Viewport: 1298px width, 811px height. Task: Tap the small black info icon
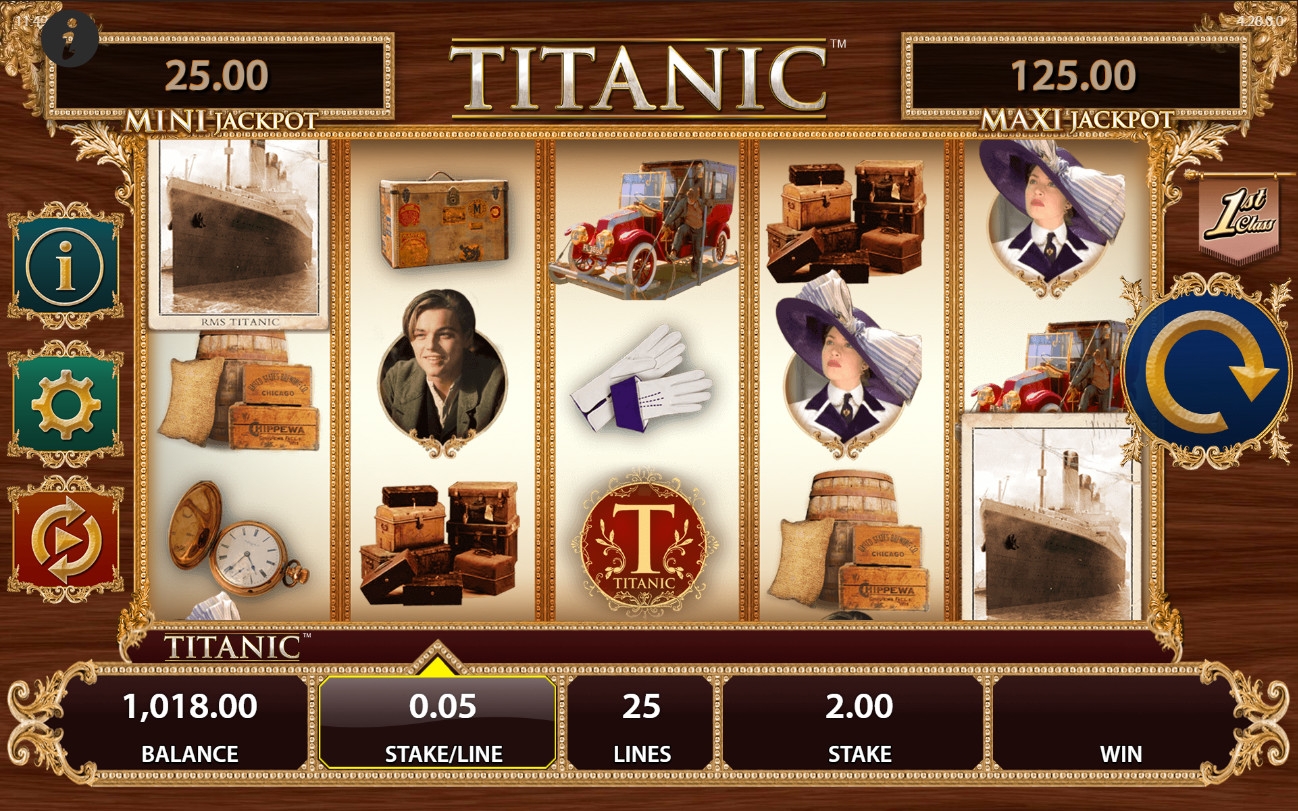click(x=70, y=38)
